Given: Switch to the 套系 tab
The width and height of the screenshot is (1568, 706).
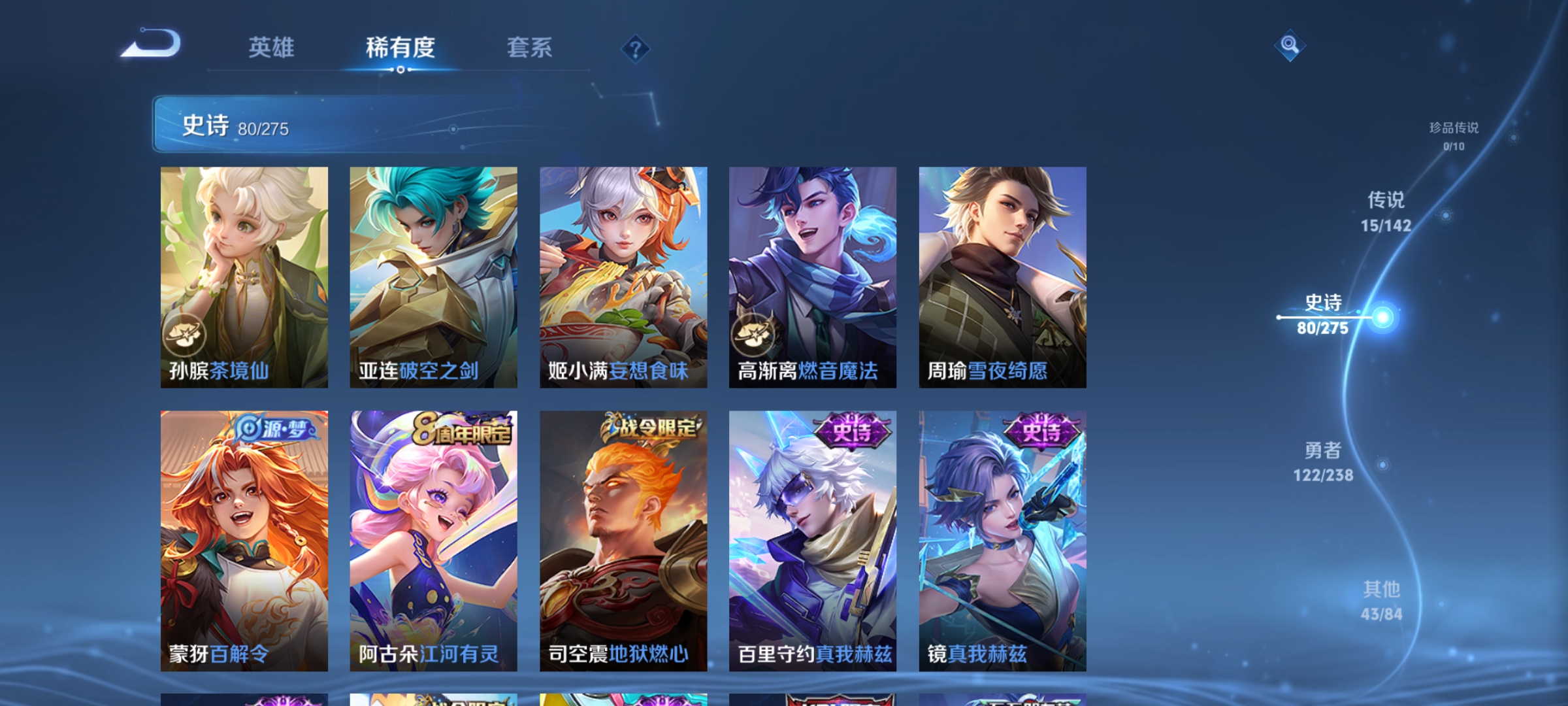Looking at the screenshot, I should pos(529,47).
